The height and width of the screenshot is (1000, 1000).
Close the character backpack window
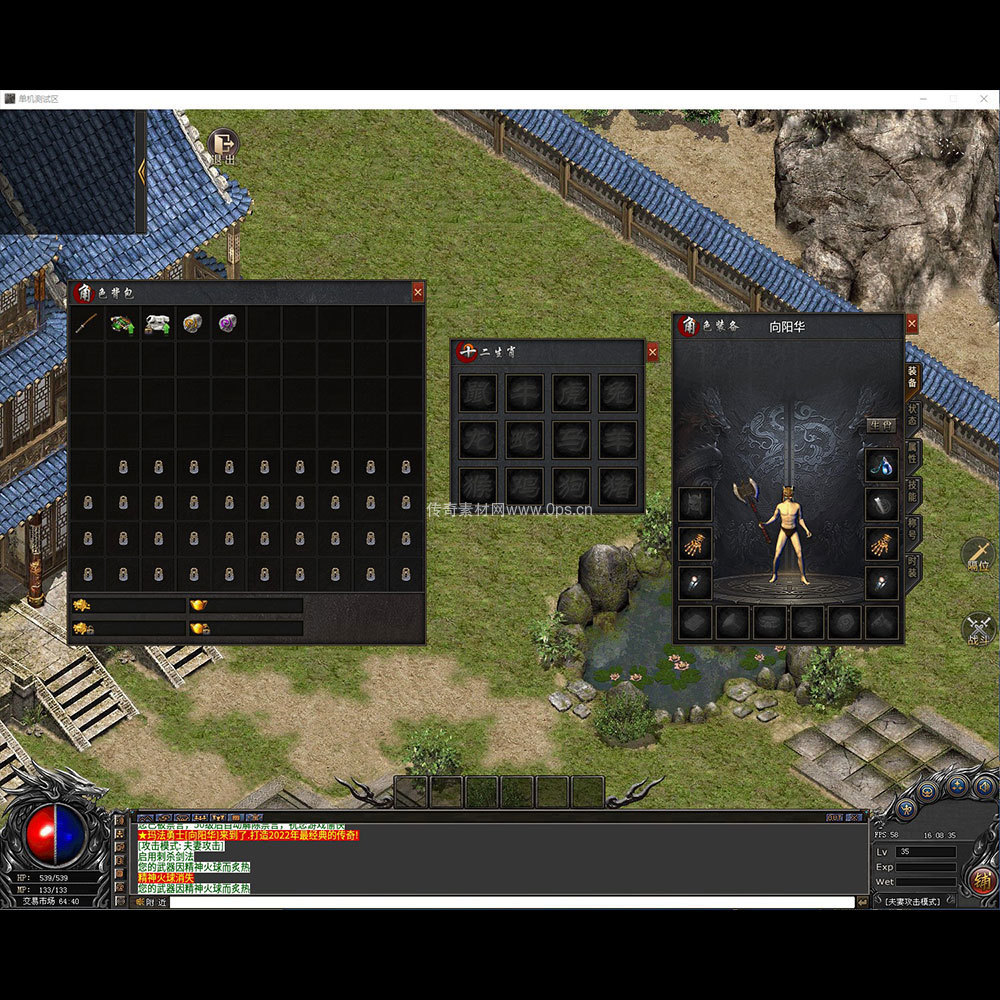[418, 292]
